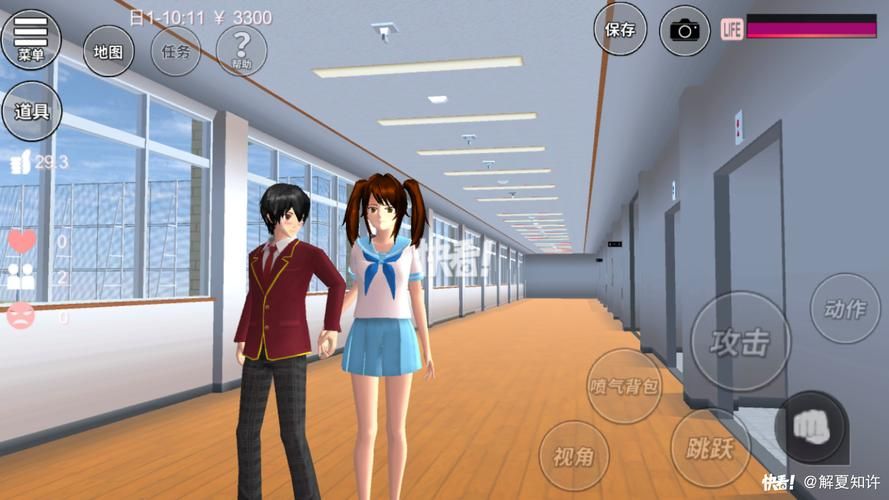Show the 任务 quest list
The height and width of the screenshot is (500, 889).
(x=175, y=52)
